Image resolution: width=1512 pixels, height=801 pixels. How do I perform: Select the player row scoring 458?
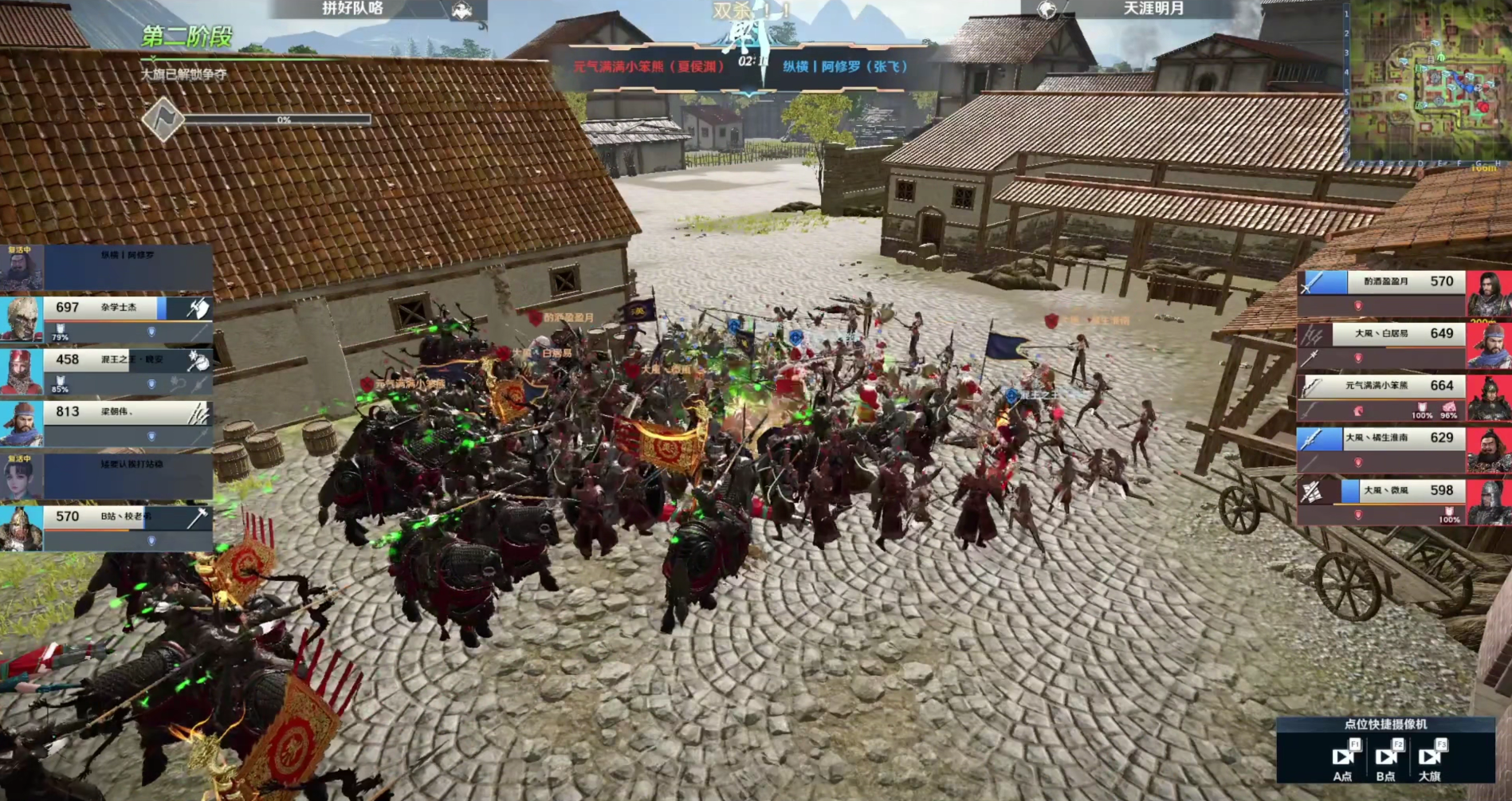[108, 371]
